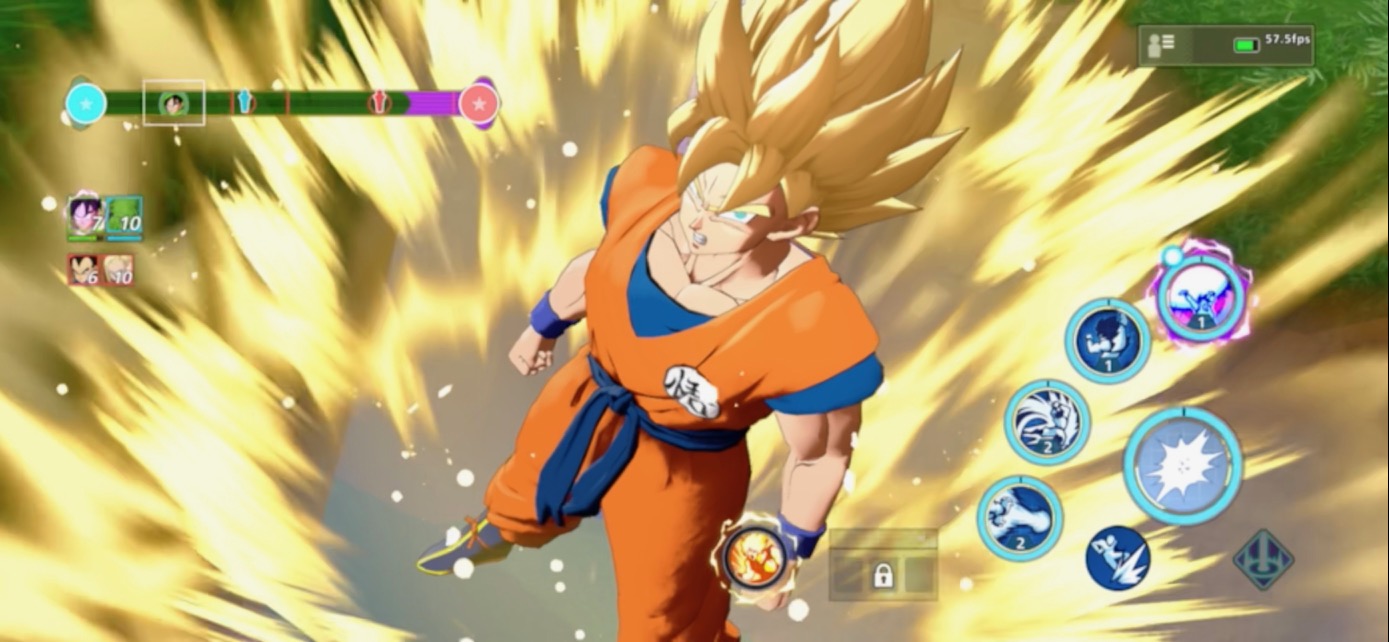Click the pink star enemy endpoint
This screenshot has height=642, width=1389.
click(x=479, y=103)
